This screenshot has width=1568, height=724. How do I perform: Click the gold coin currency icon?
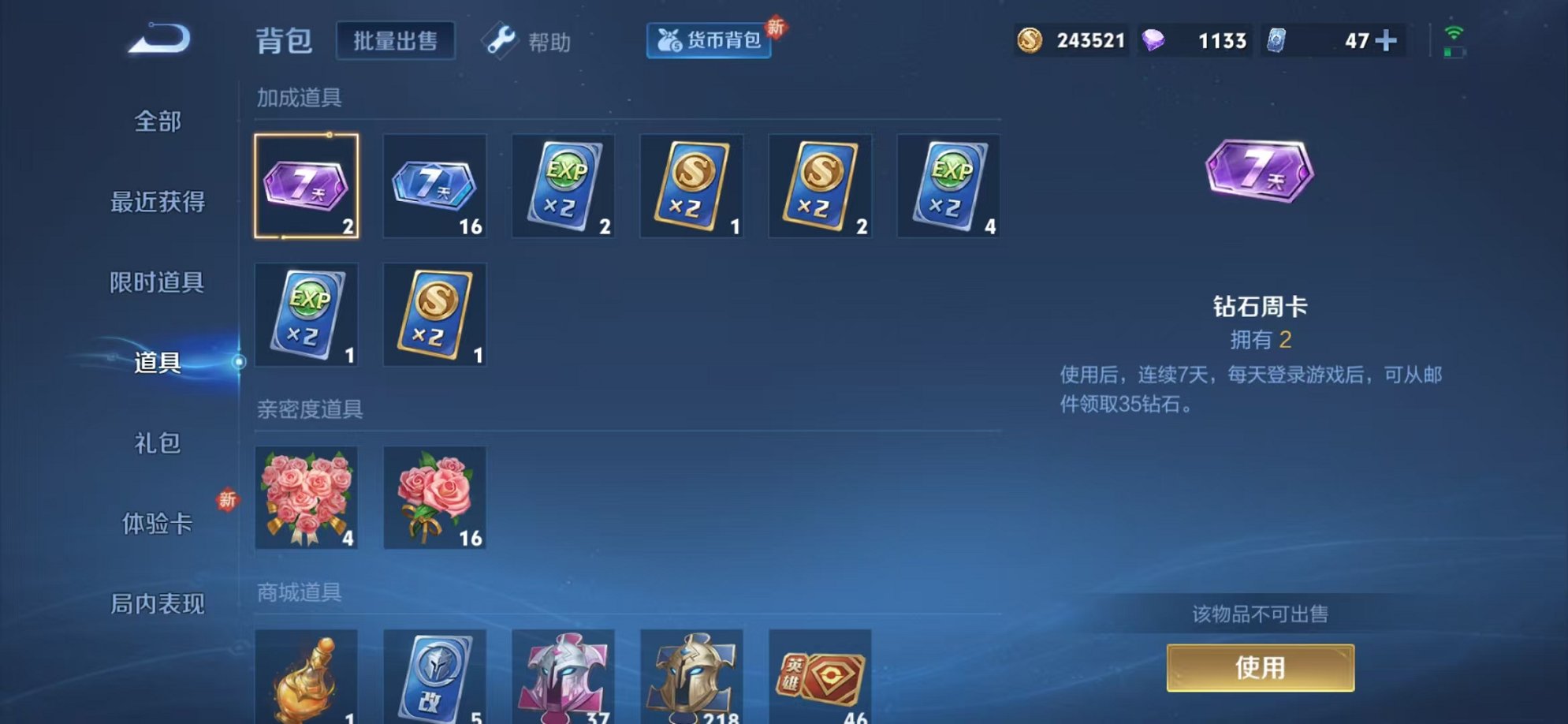tap(1034, 40)
